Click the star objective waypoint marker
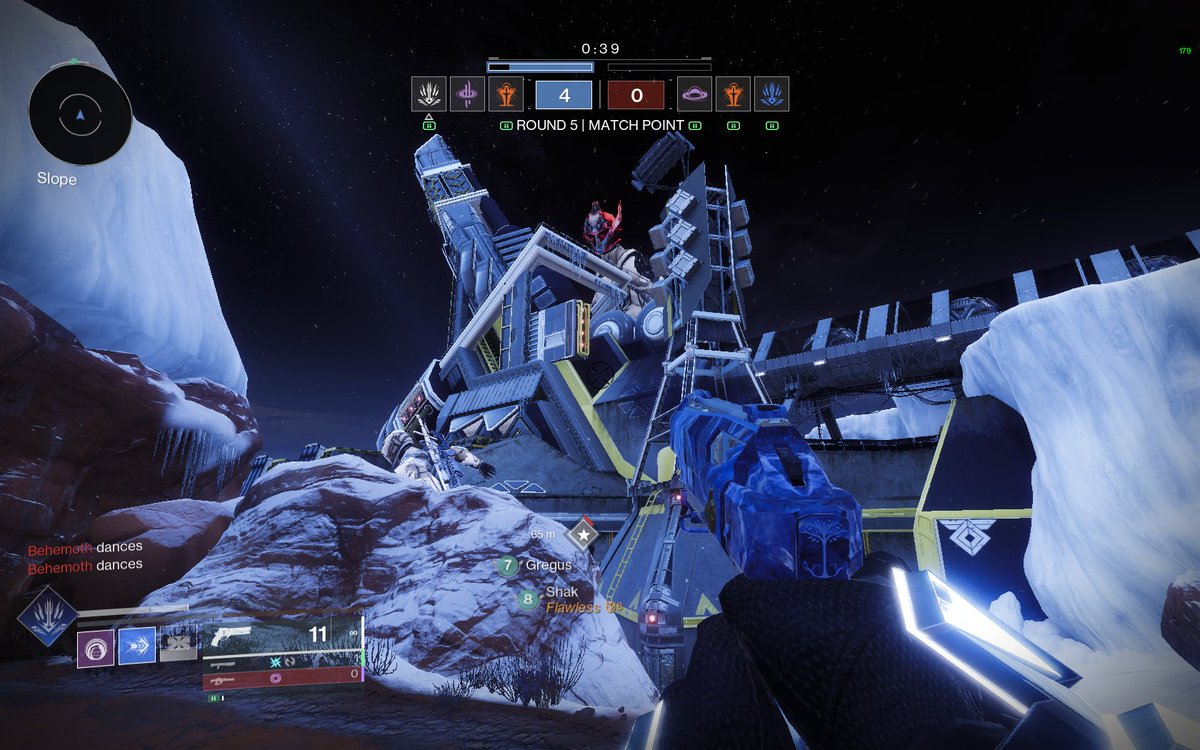This screenshot has width=1200, height=750. point(581,535)
